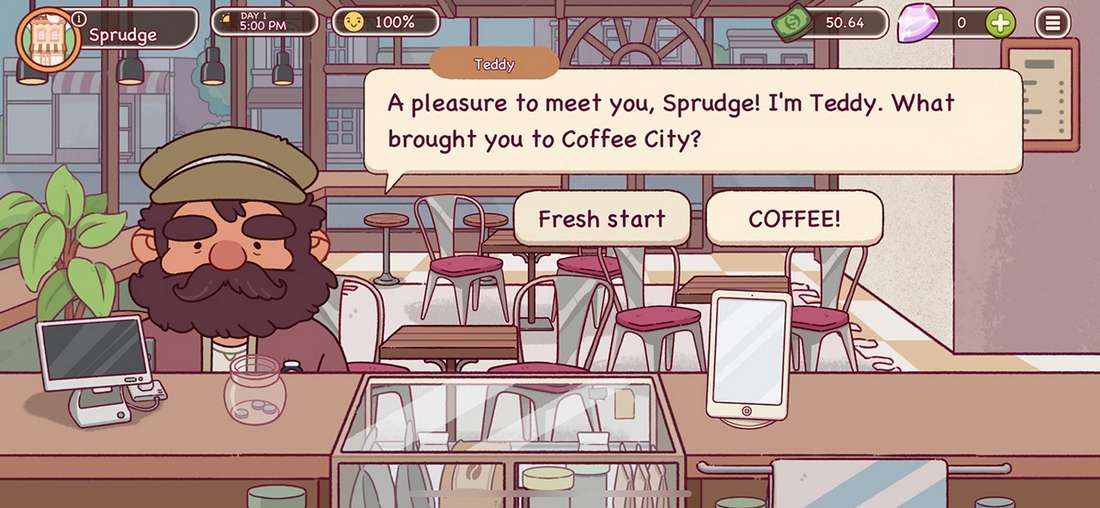Open the hamburger menu
This screenshot has height=508, width=1100.
[x=1052, y=23]
